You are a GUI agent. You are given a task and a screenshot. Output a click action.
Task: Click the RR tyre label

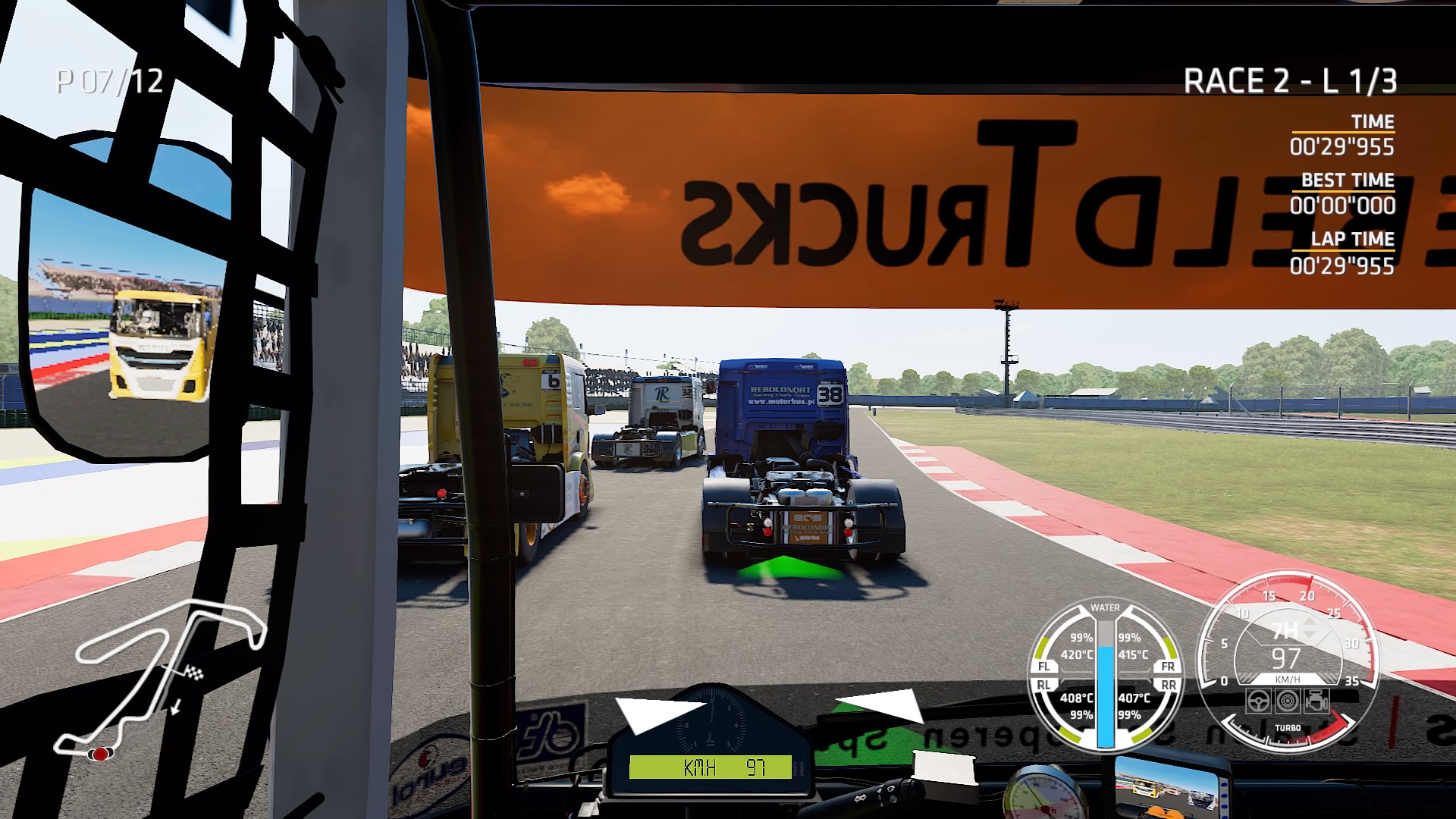click(x=1168, y=685)
